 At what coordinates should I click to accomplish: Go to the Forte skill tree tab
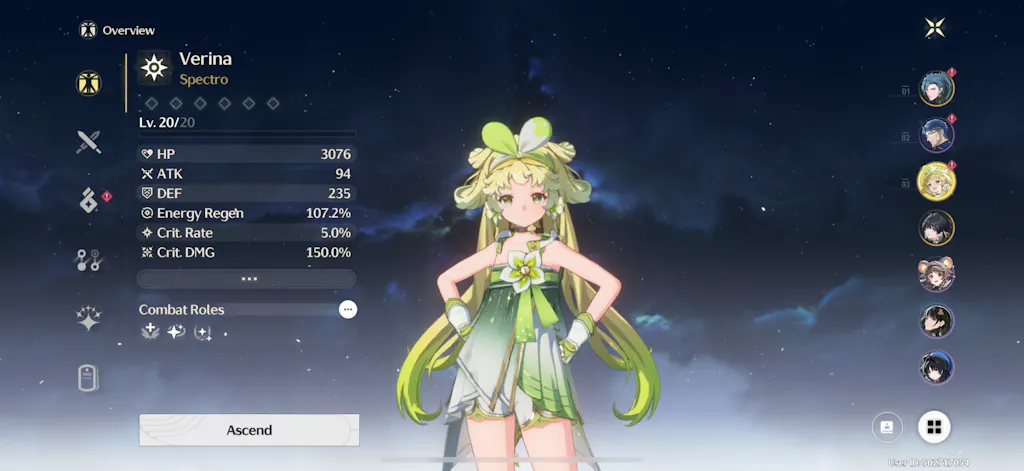coord(89,260)
